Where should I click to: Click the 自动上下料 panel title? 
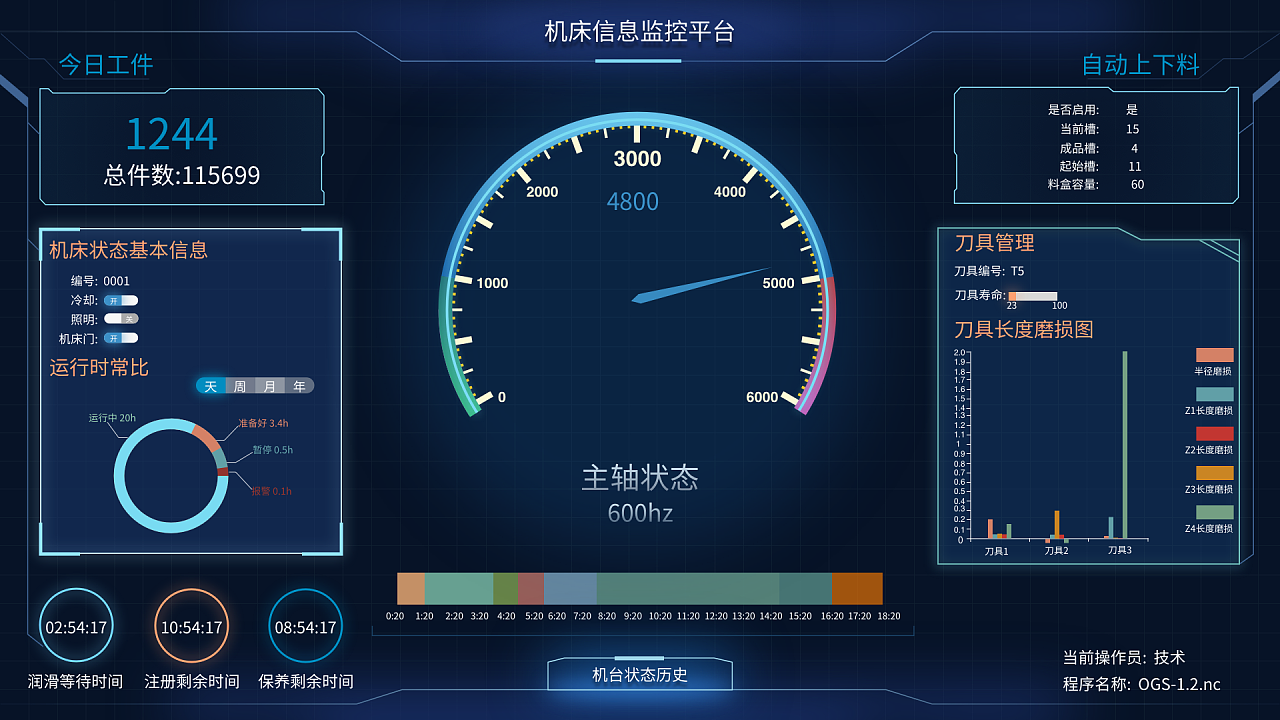[1139, 66]
